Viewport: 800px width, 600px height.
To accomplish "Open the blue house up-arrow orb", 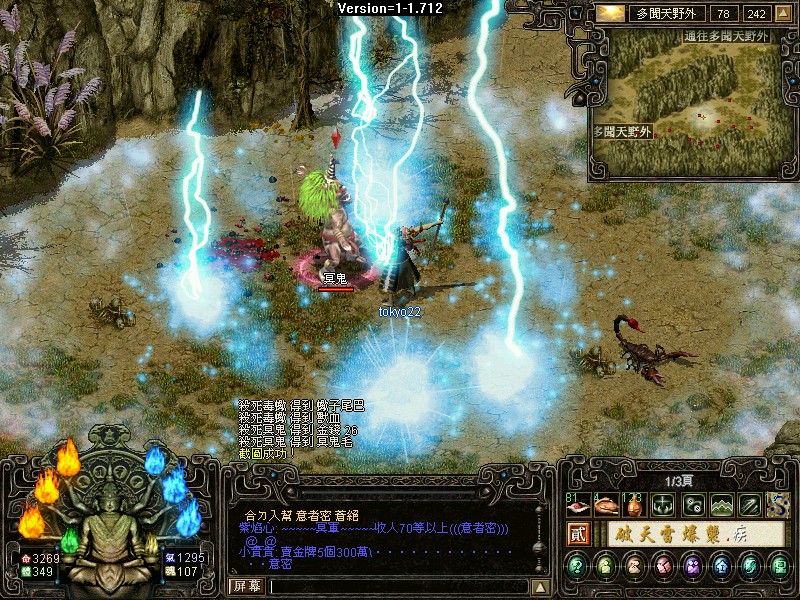I will pos(719,567).
